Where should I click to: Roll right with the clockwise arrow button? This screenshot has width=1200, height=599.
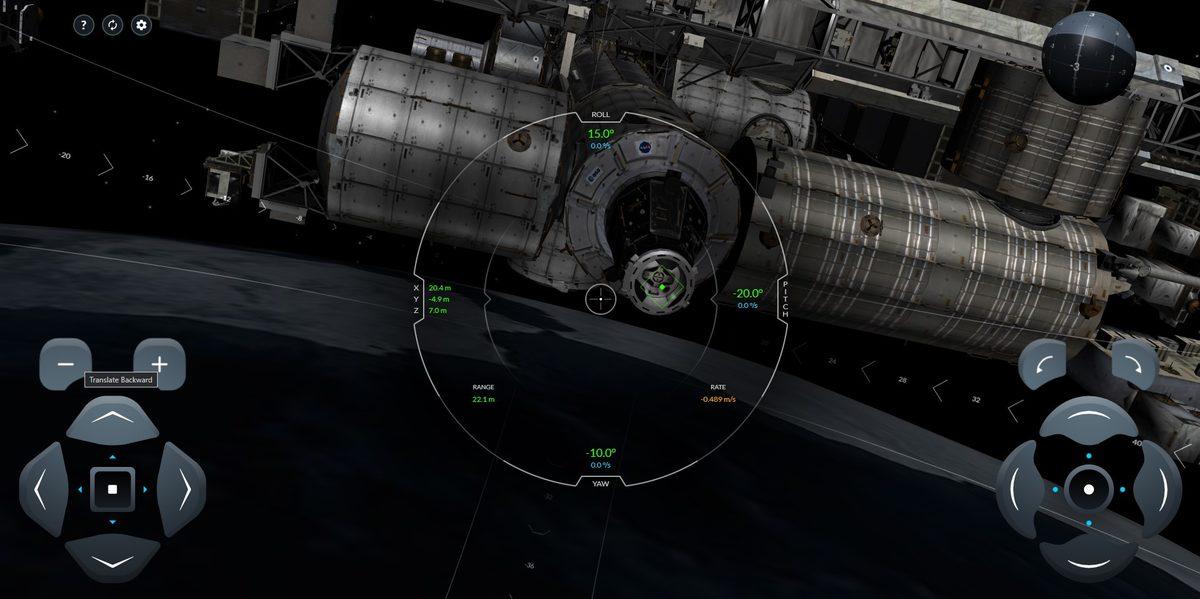(1134, 364)
